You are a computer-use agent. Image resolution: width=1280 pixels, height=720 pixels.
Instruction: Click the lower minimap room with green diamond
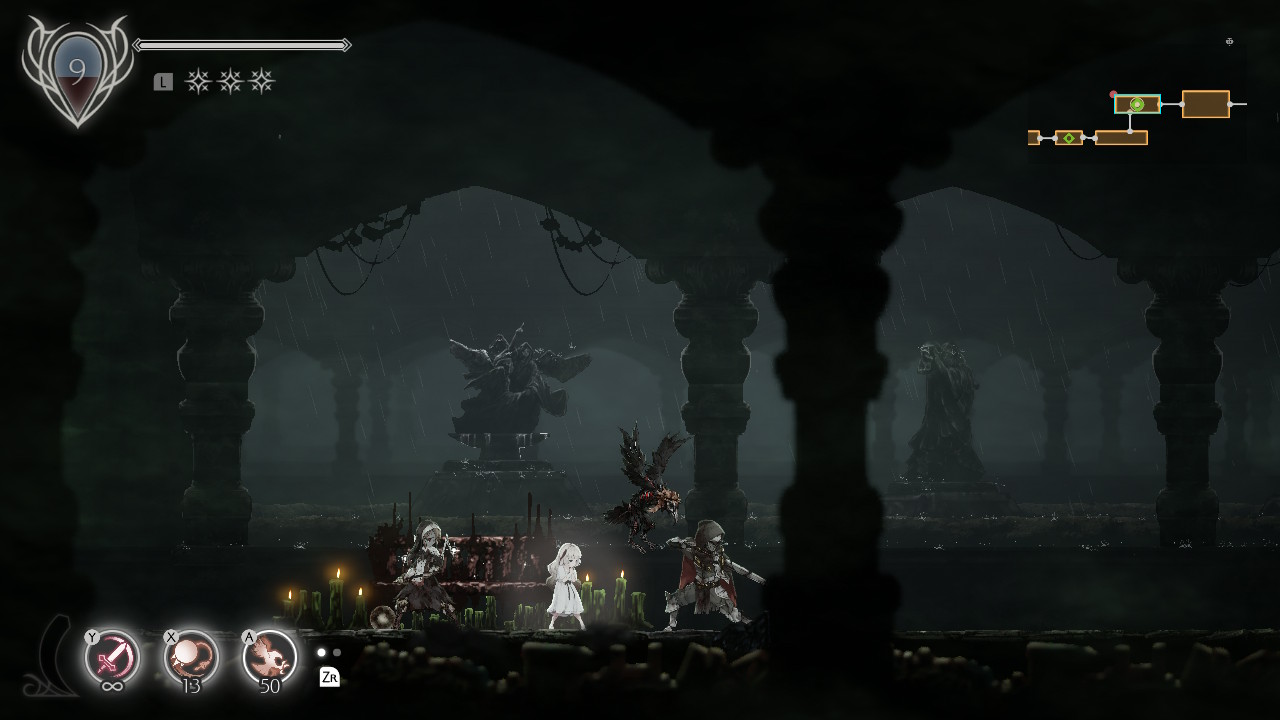(1069, 138)
